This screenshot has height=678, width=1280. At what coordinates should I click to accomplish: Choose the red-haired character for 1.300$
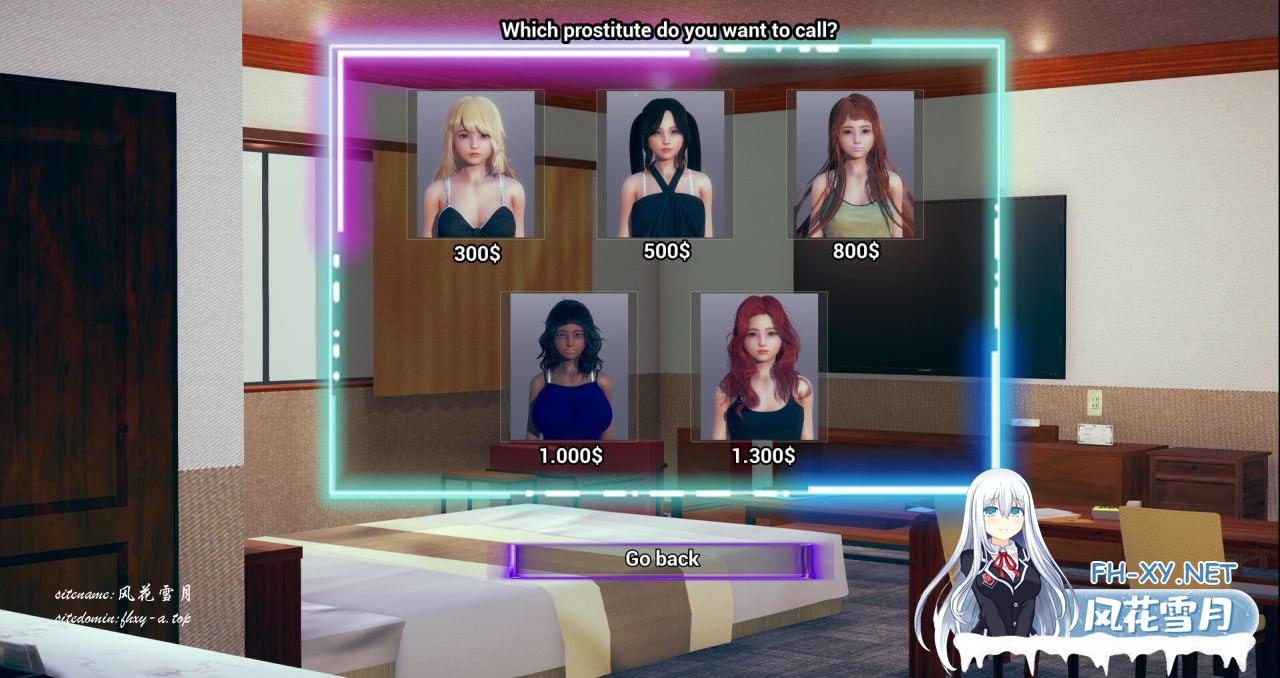tap(759, 366)
